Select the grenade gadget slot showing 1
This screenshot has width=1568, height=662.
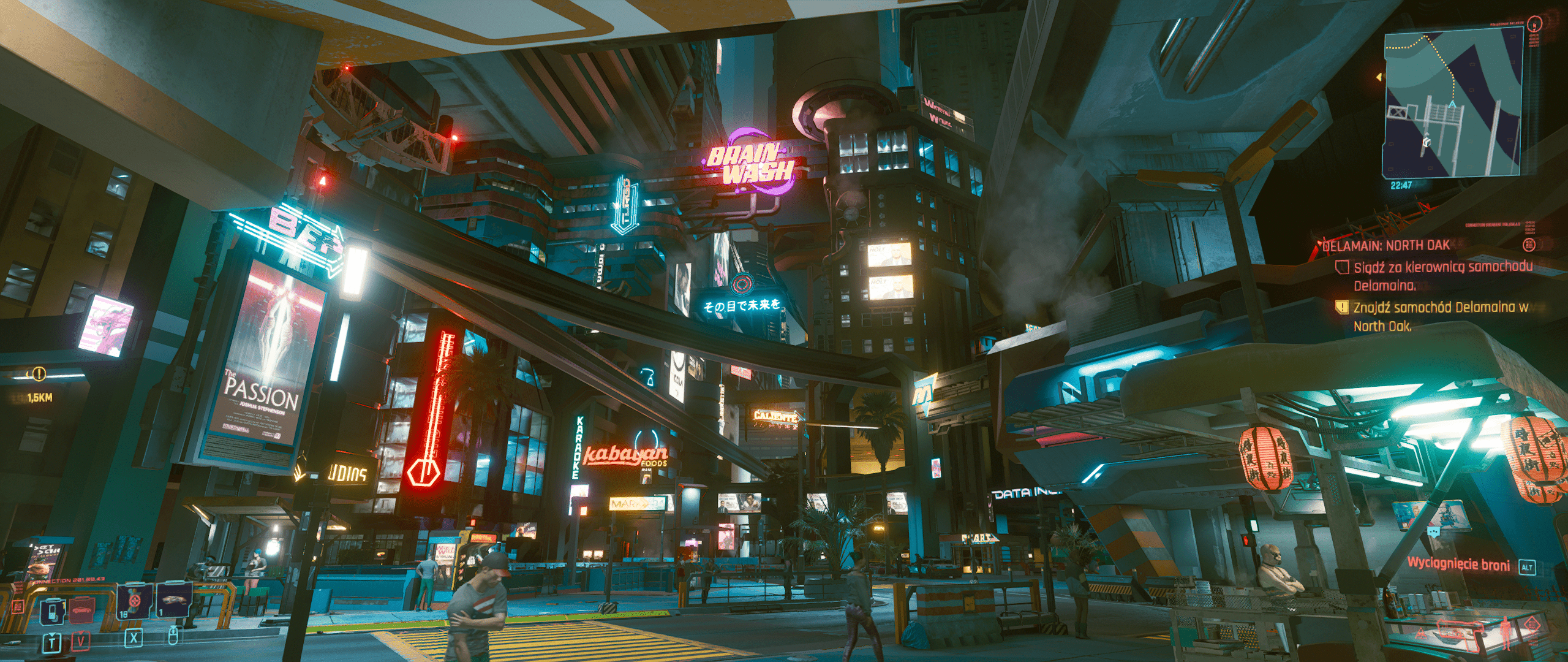pos(174,601)
